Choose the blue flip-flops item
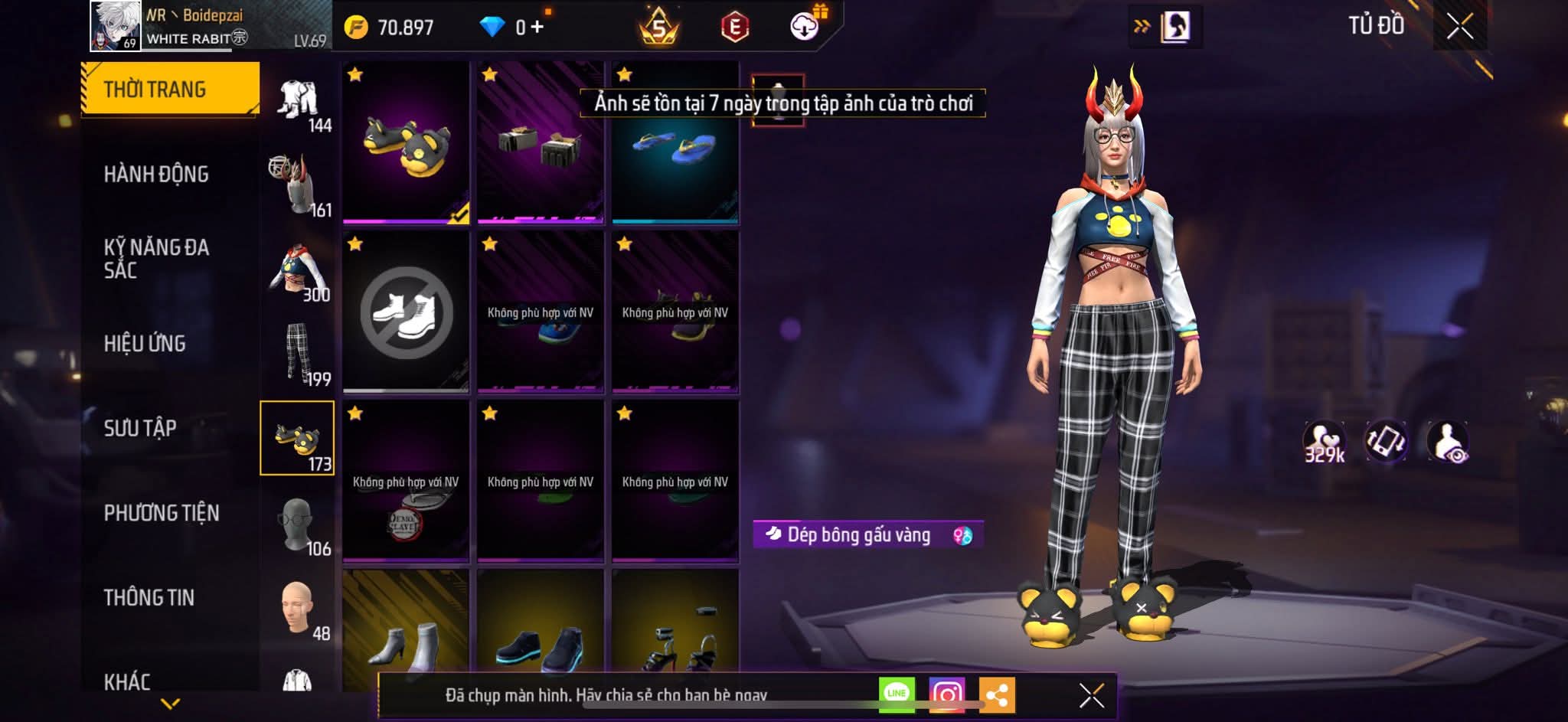 [x=675, y=142]
